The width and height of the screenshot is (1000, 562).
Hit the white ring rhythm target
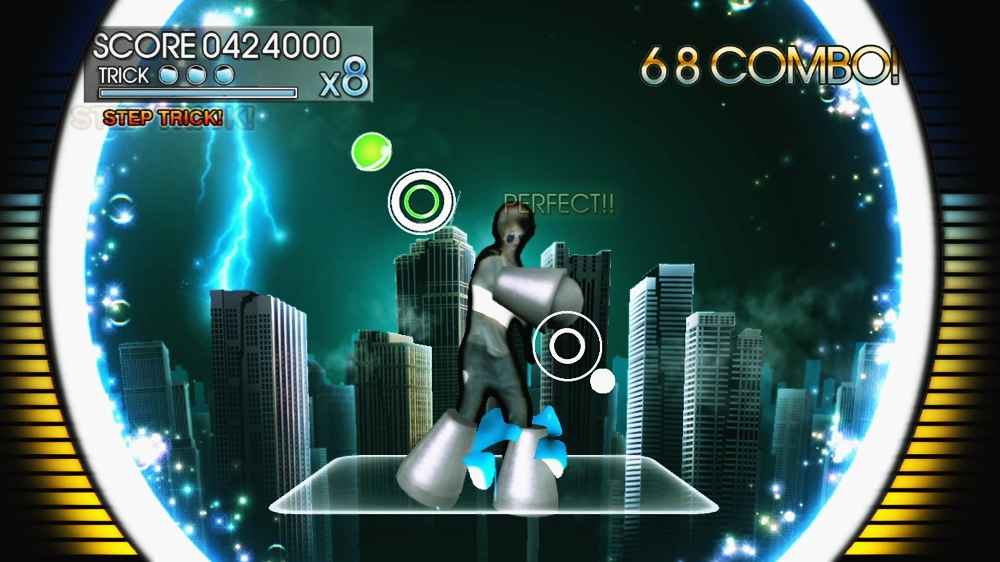click(566, 346)
